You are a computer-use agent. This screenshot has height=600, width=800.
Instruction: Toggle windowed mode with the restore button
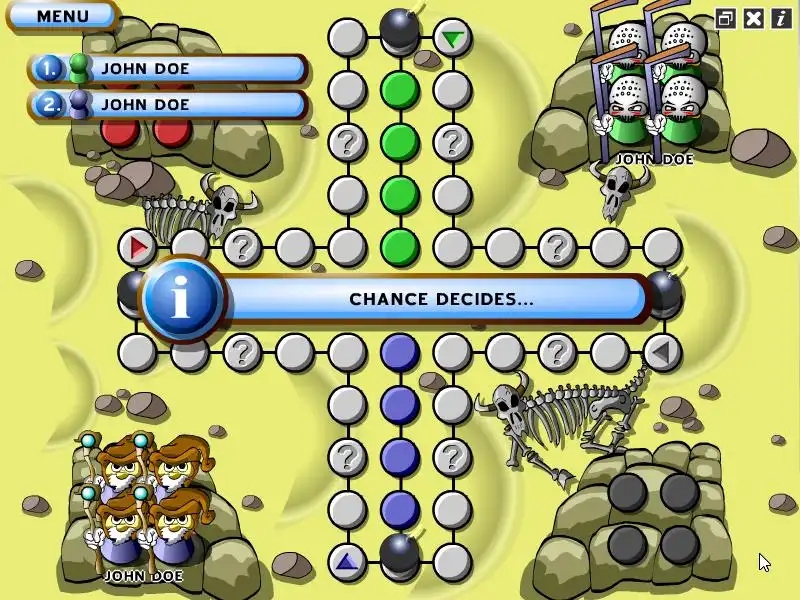(x=726, y=18)
